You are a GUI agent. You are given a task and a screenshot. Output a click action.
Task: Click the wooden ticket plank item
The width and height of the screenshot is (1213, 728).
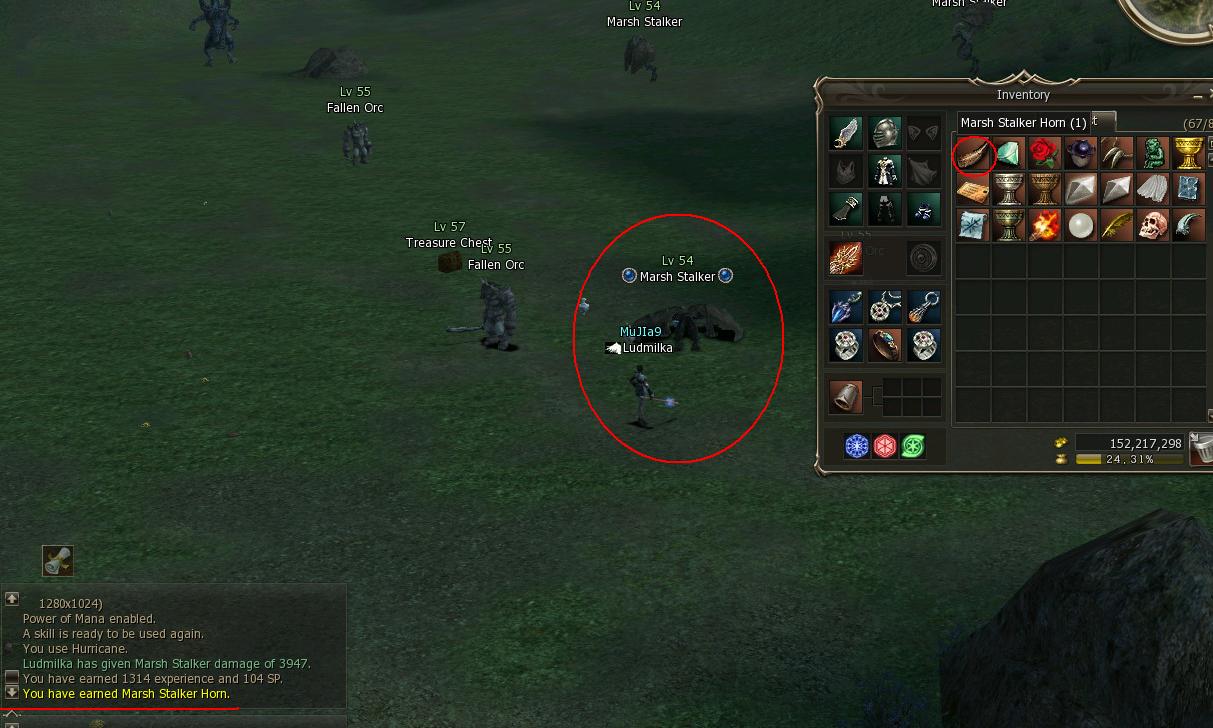point(973,190)
